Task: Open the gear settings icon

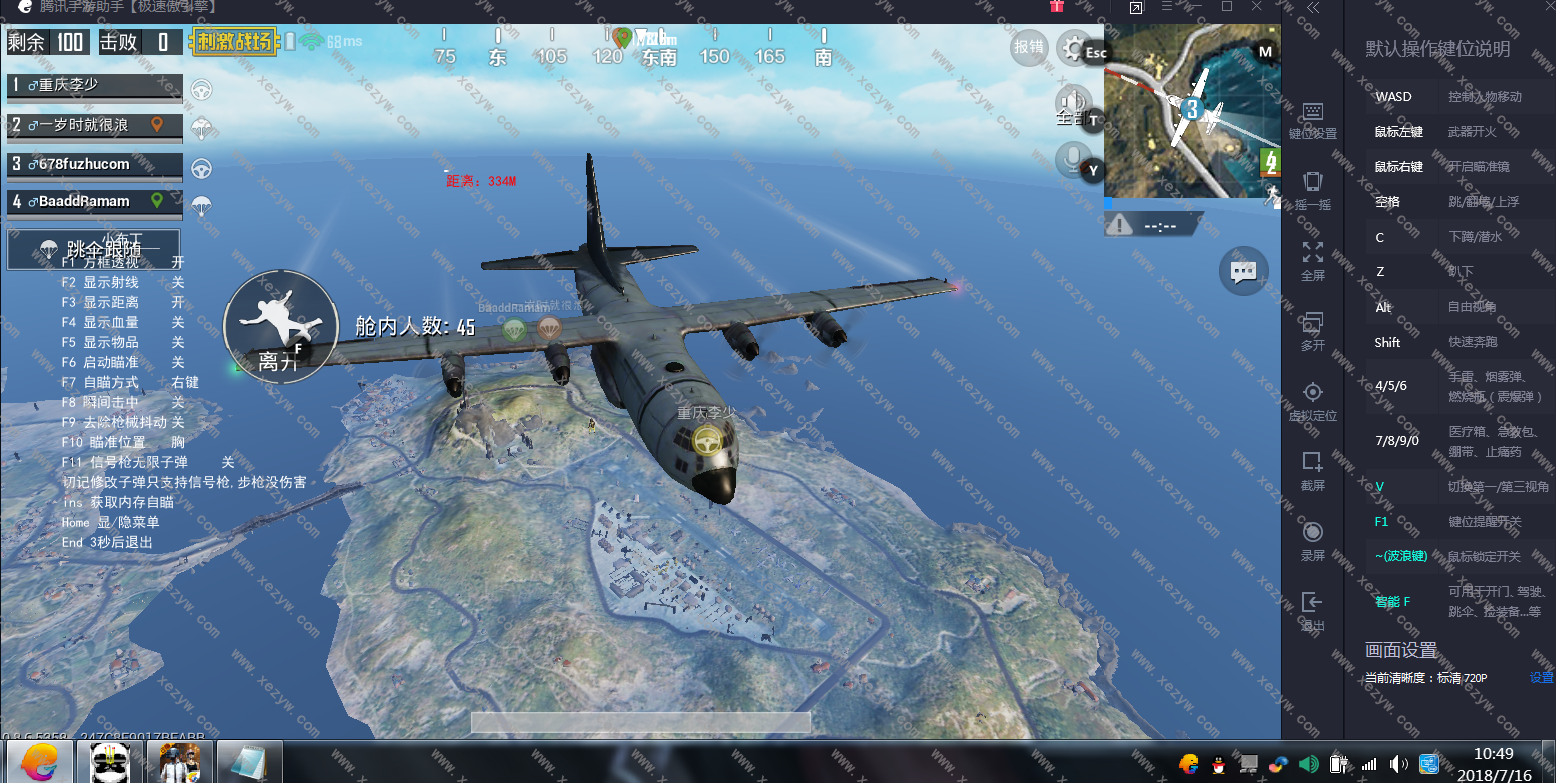Action: point(1074,48)
